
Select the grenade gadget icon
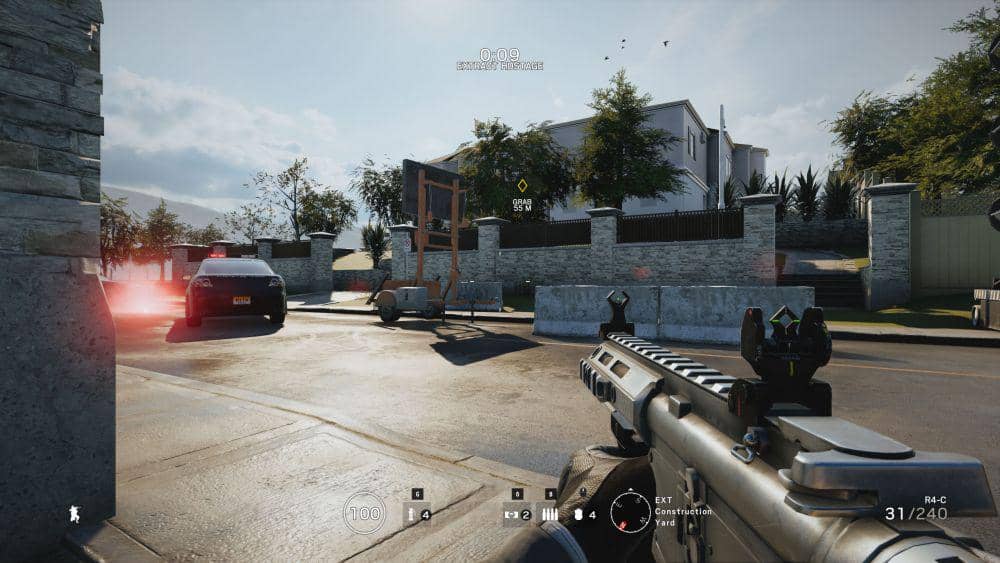tap(411, 515)
